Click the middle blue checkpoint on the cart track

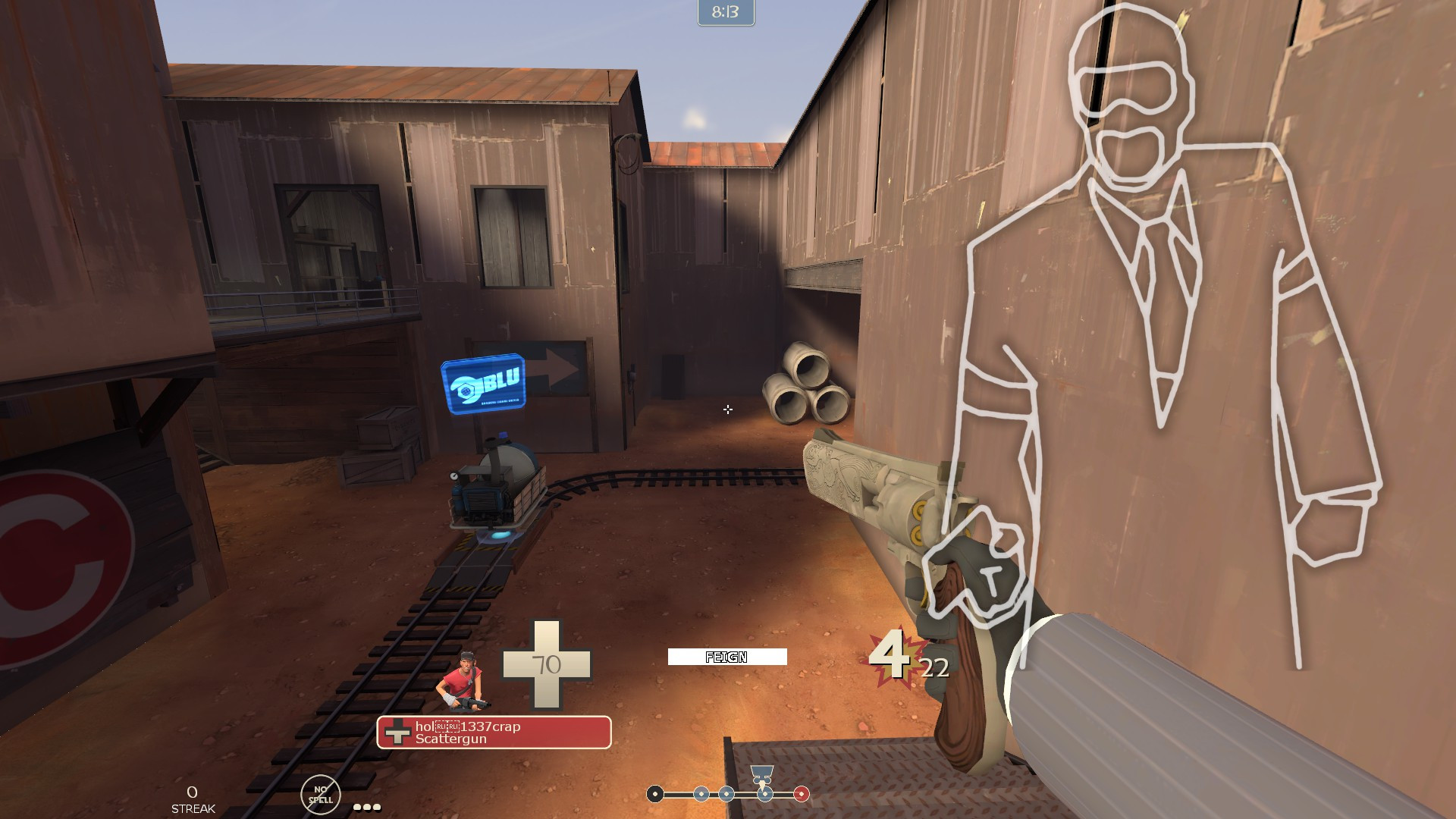726,794
